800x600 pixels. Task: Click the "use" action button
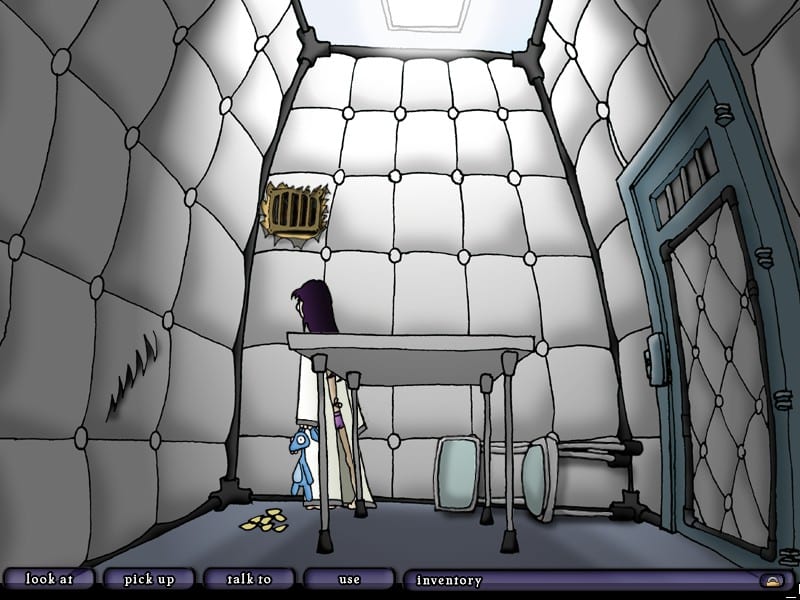[x=349, y=579]
